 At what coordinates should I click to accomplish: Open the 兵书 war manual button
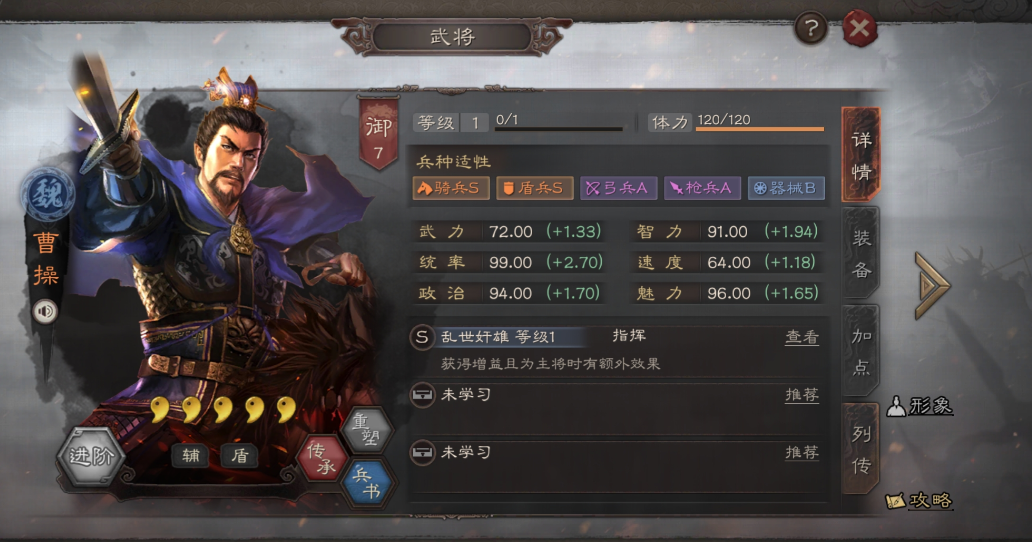366,482
